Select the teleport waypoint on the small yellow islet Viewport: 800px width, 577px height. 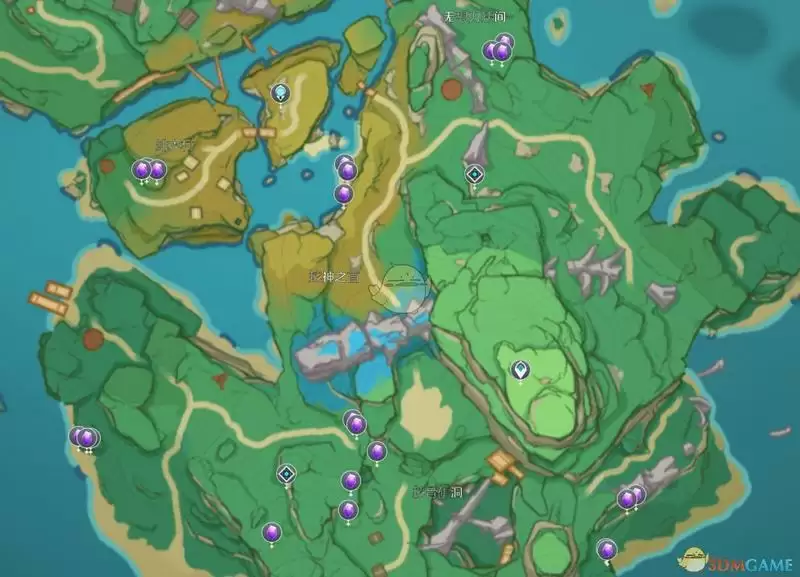(x=281, y=93)
